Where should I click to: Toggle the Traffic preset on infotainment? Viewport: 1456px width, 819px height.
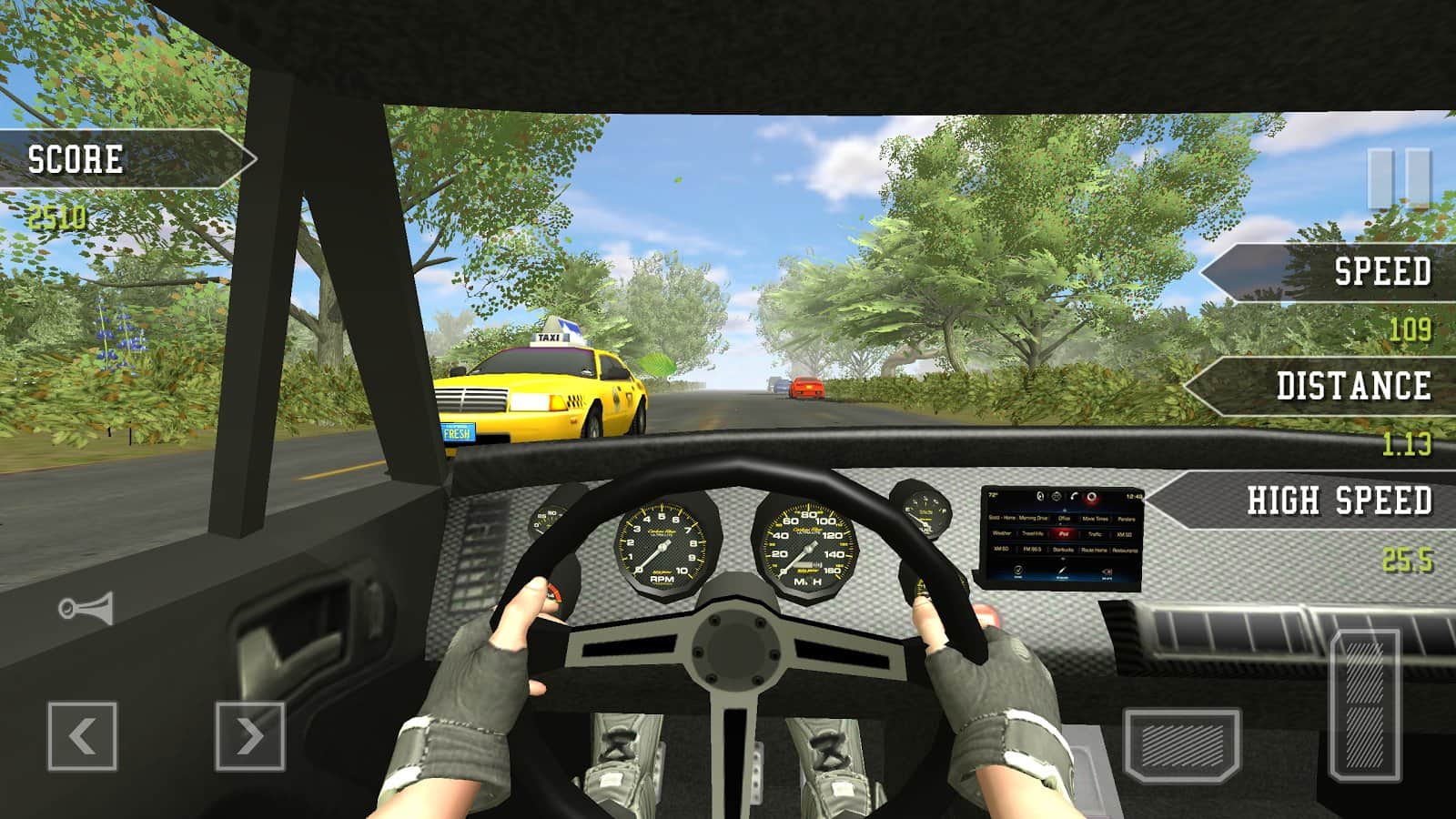click(1095, 534)
